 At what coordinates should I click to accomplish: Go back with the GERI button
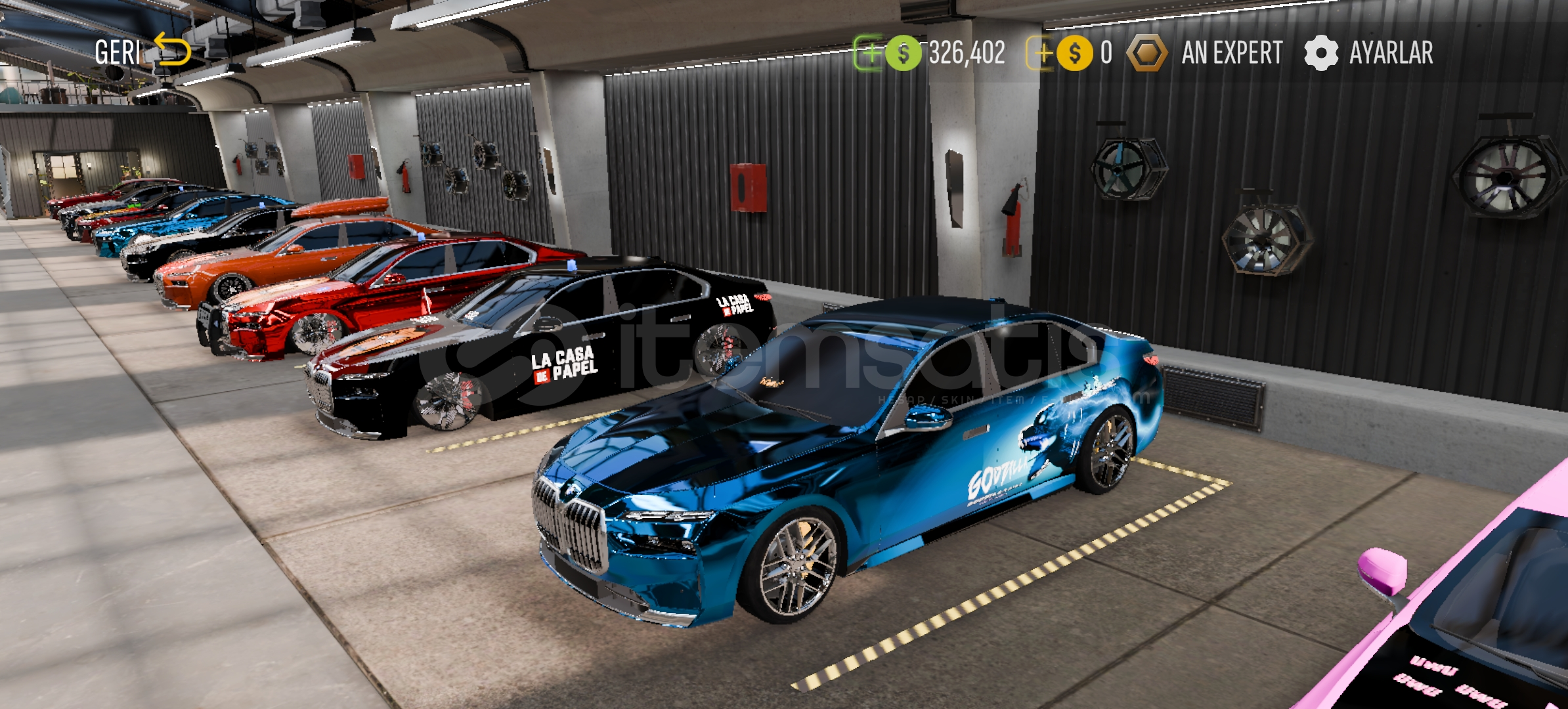pos(142,52)
